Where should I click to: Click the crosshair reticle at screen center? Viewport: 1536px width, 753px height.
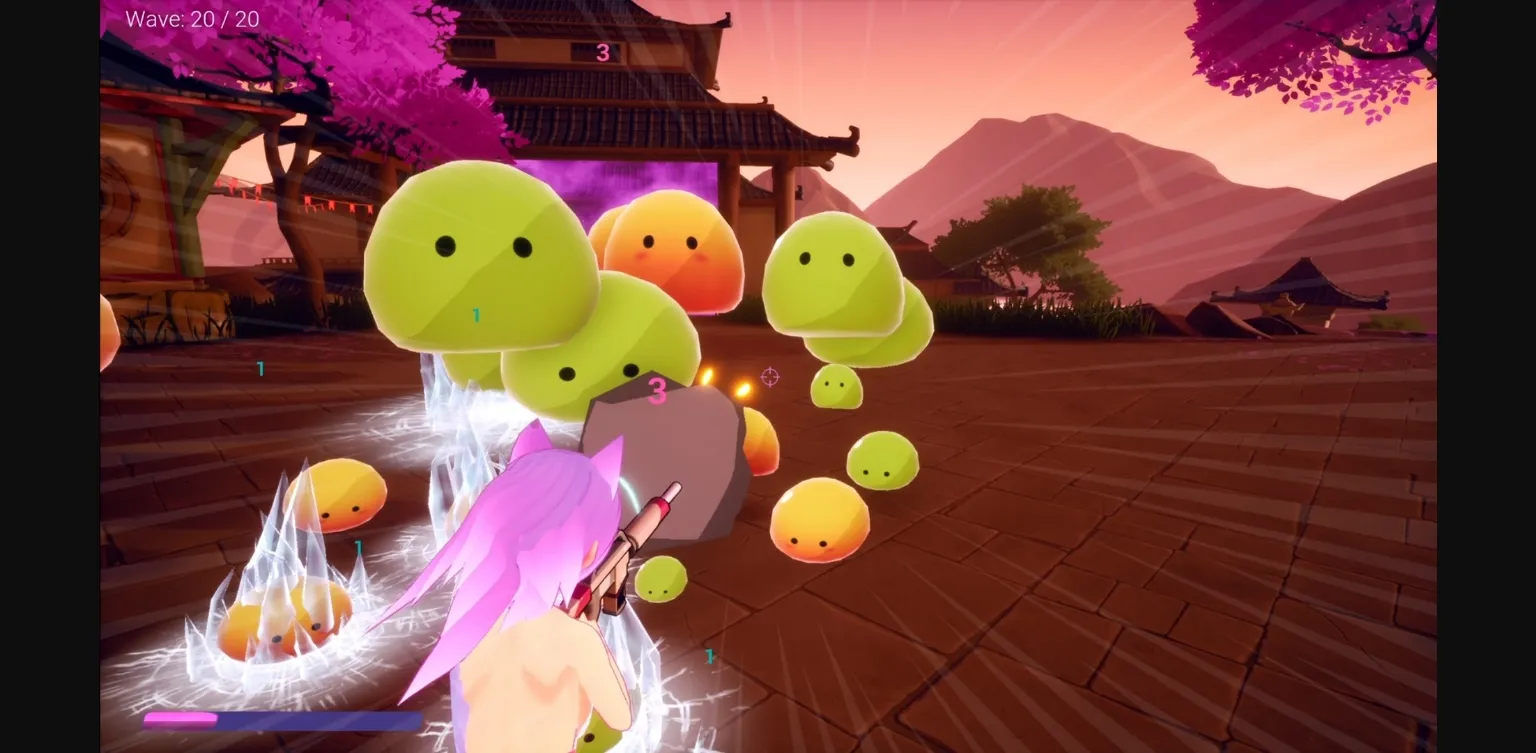tap(768, 377)
